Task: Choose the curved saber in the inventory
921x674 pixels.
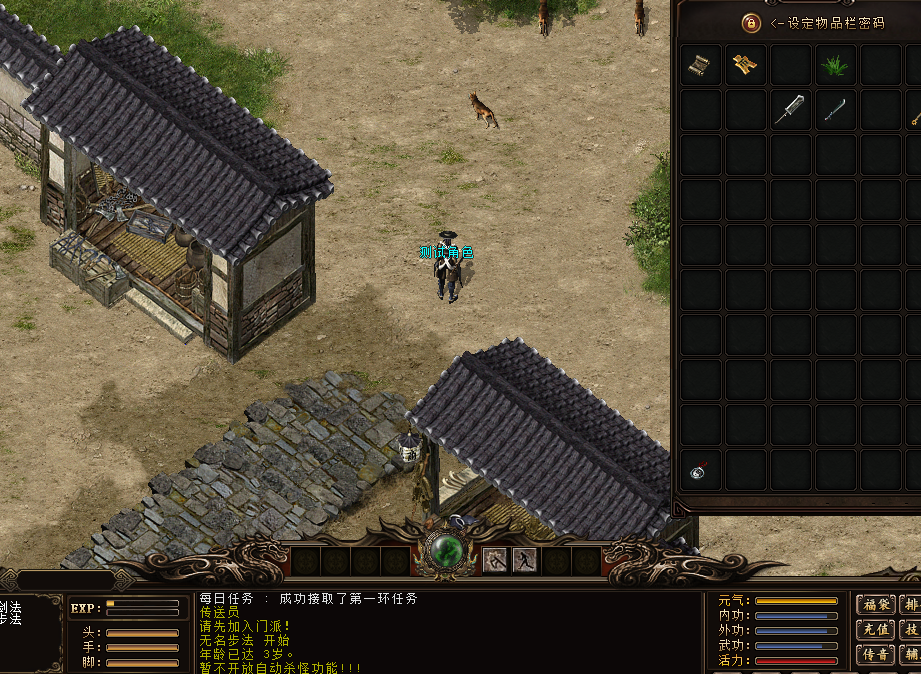Action: 835,110
